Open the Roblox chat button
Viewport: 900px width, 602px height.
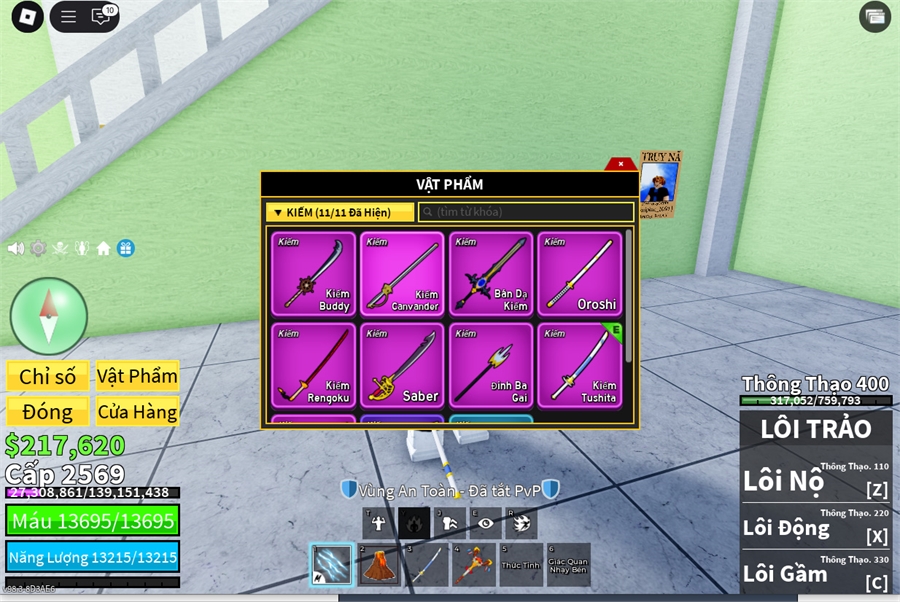pos(100,16)
